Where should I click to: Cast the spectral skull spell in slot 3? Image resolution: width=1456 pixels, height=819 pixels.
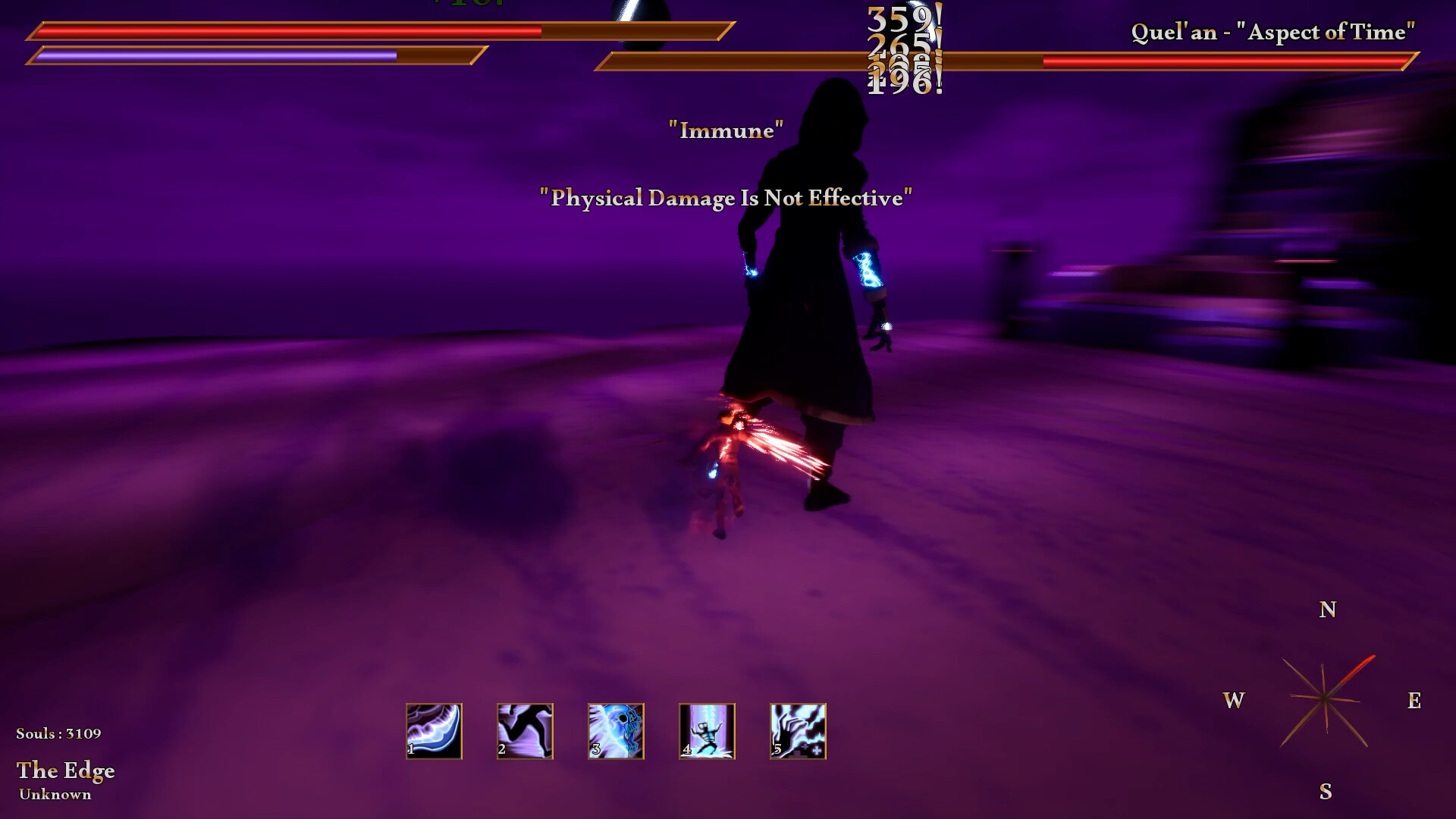[x=616, y=730]
